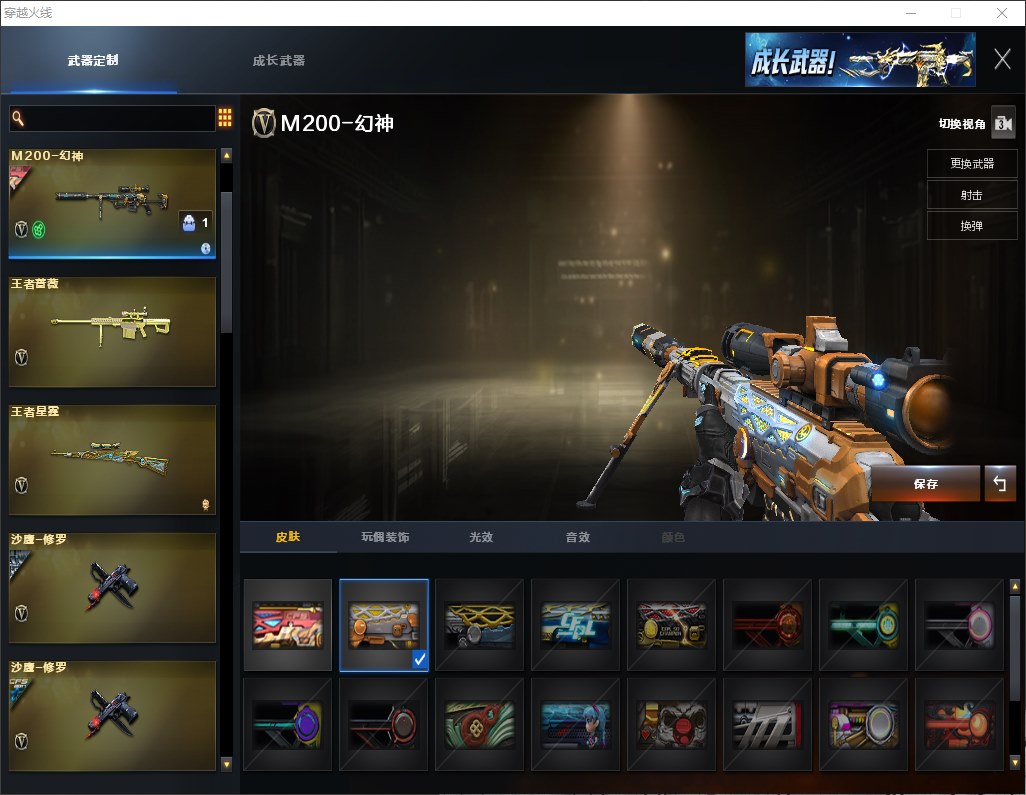Open the 玩偶装饰 tab

click(x=385, y=537)
